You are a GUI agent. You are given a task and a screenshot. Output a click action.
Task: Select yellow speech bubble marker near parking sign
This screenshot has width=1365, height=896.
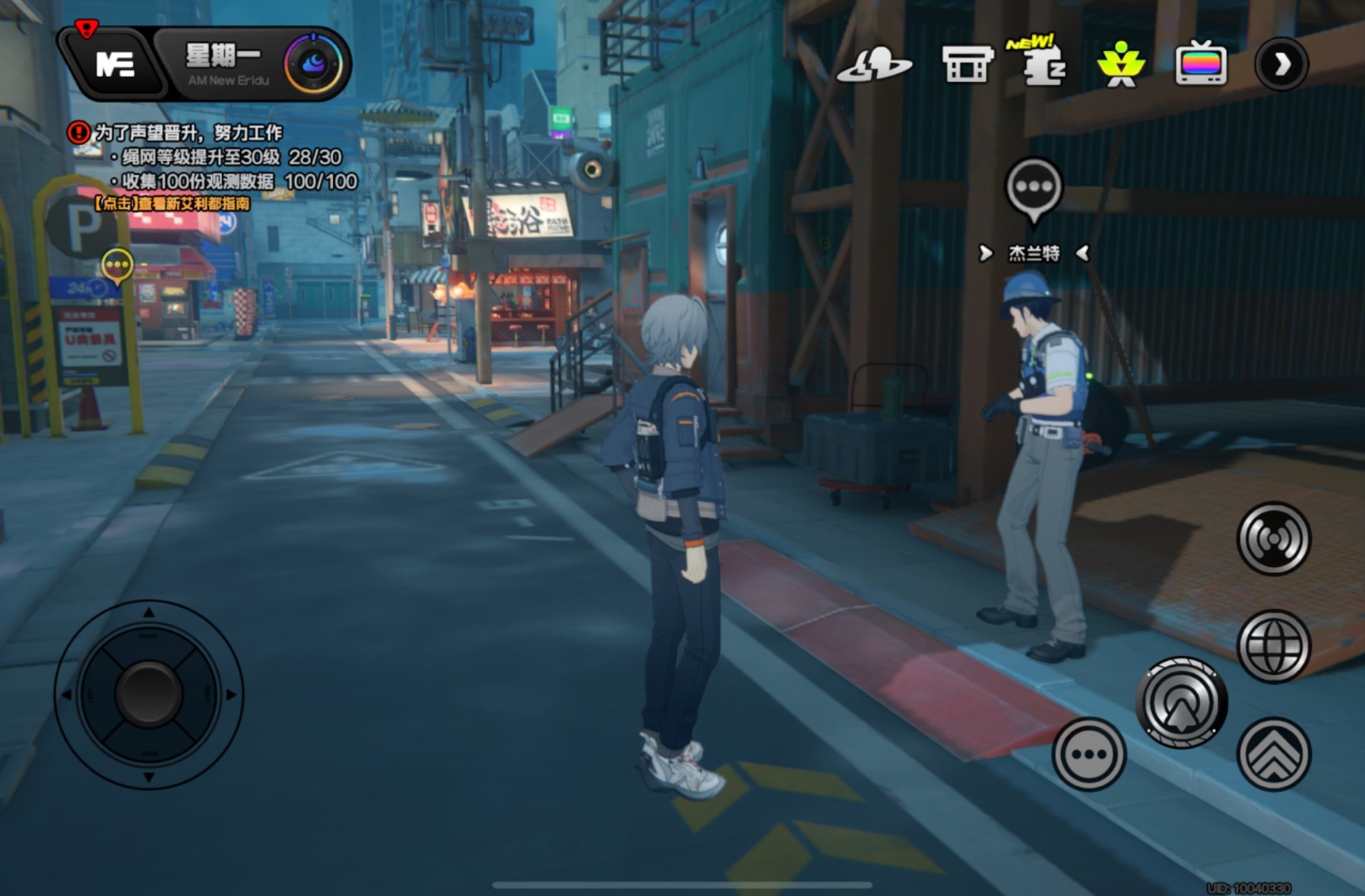pyautogui.click(x=117, y=266)
